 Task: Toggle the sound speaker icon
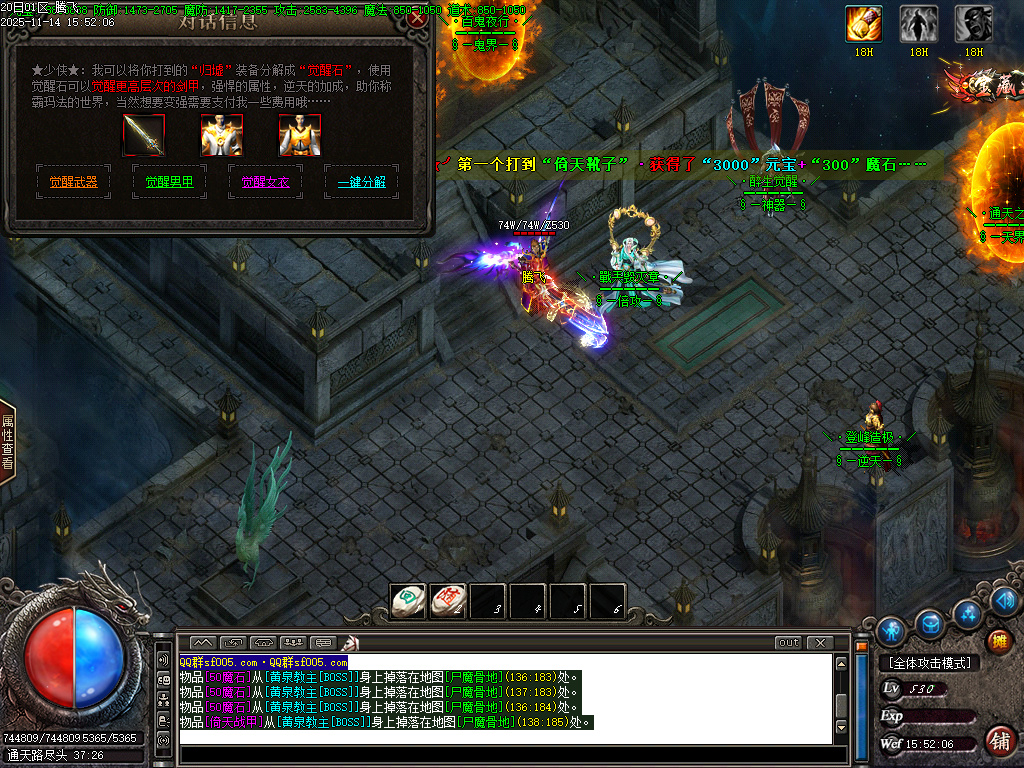(x=1007, y=600)
